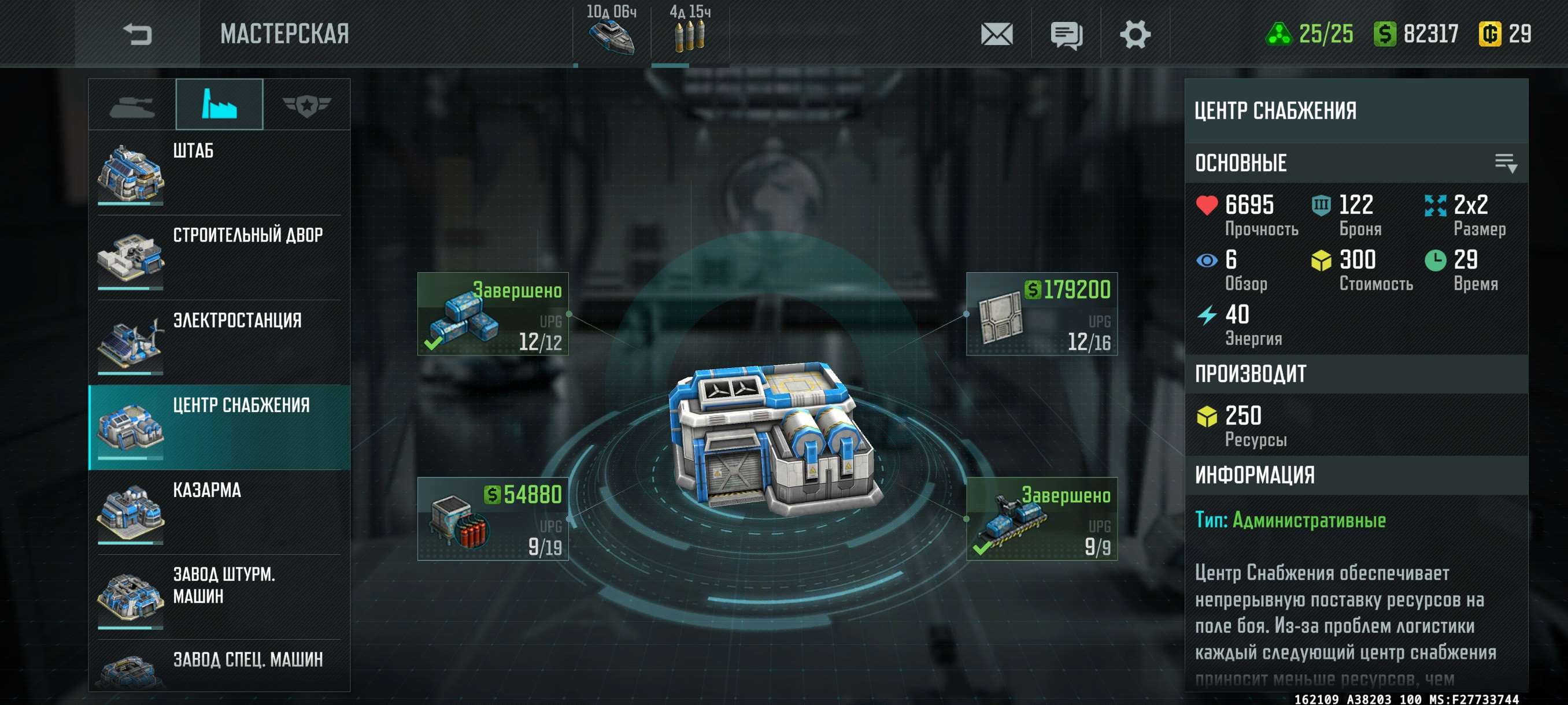1568x705 pixels.
Task: Select СТРОИТЕЛЬНЫЙ ДВОР building entry
Action: coord(219,257)
